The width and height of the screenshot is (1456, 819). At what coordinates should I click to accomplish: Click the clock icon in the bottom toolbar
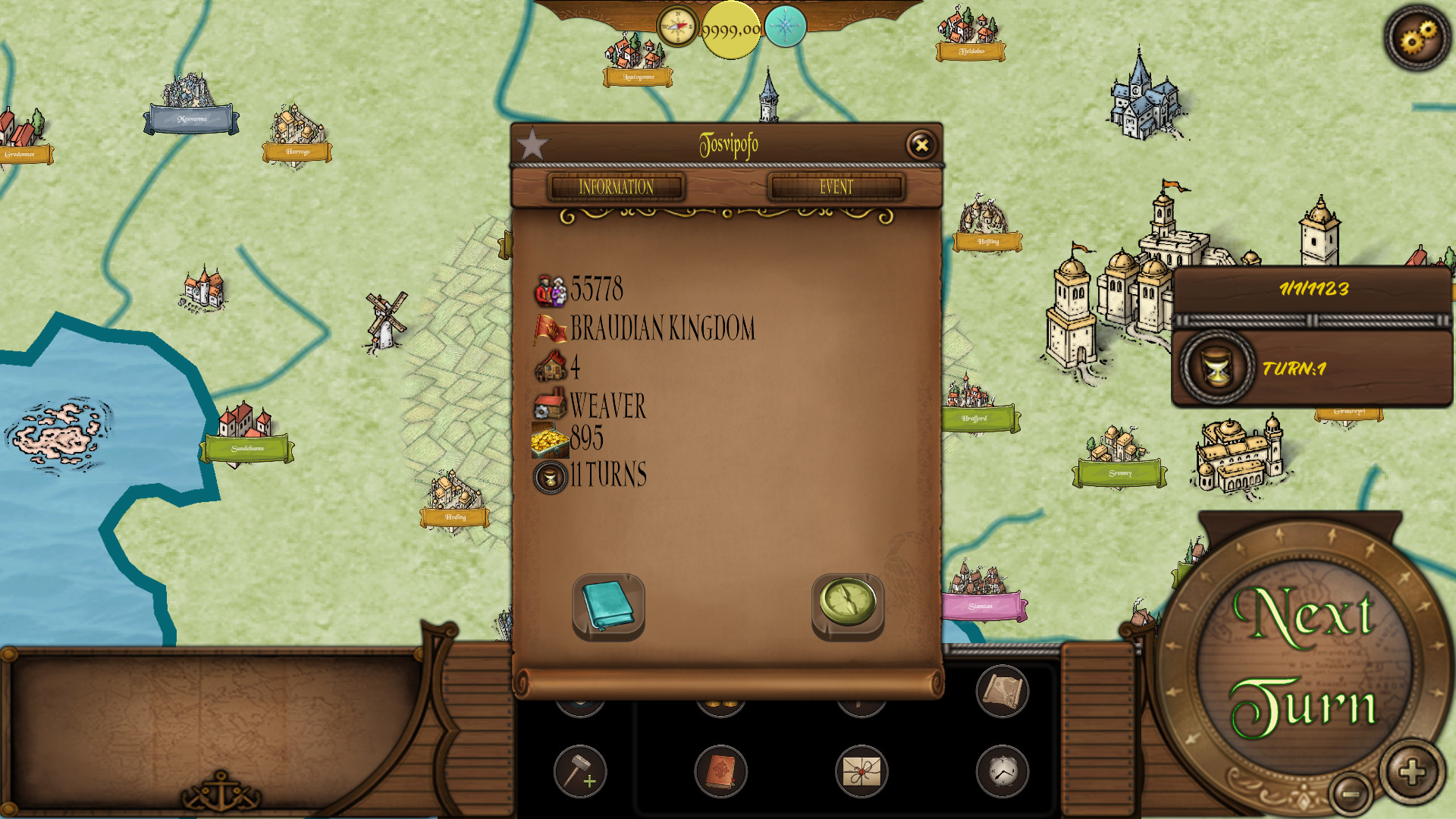pos(1001,770)
